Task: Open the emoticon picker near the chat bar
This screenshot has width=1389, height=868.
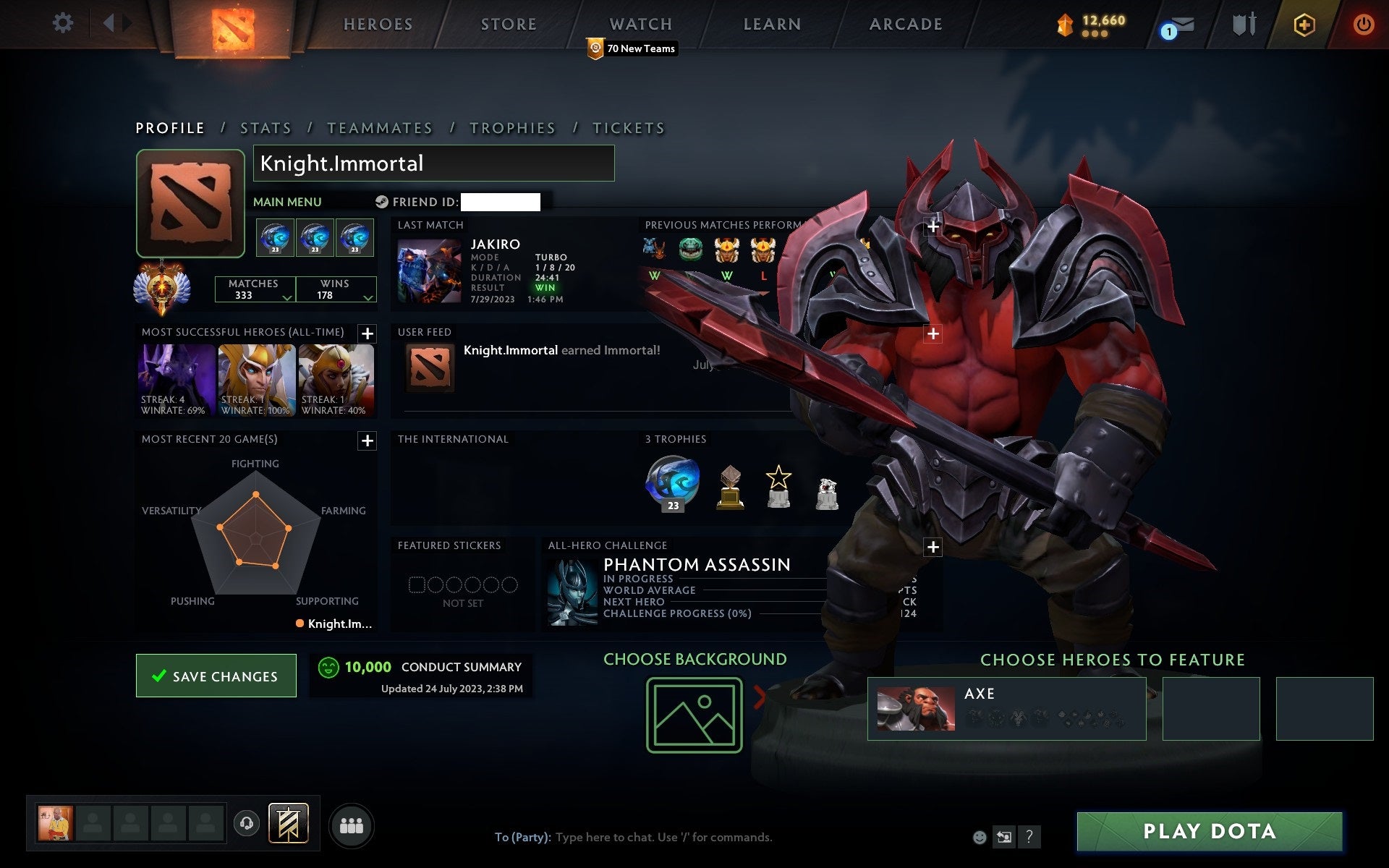Action: tap(978, 838)
